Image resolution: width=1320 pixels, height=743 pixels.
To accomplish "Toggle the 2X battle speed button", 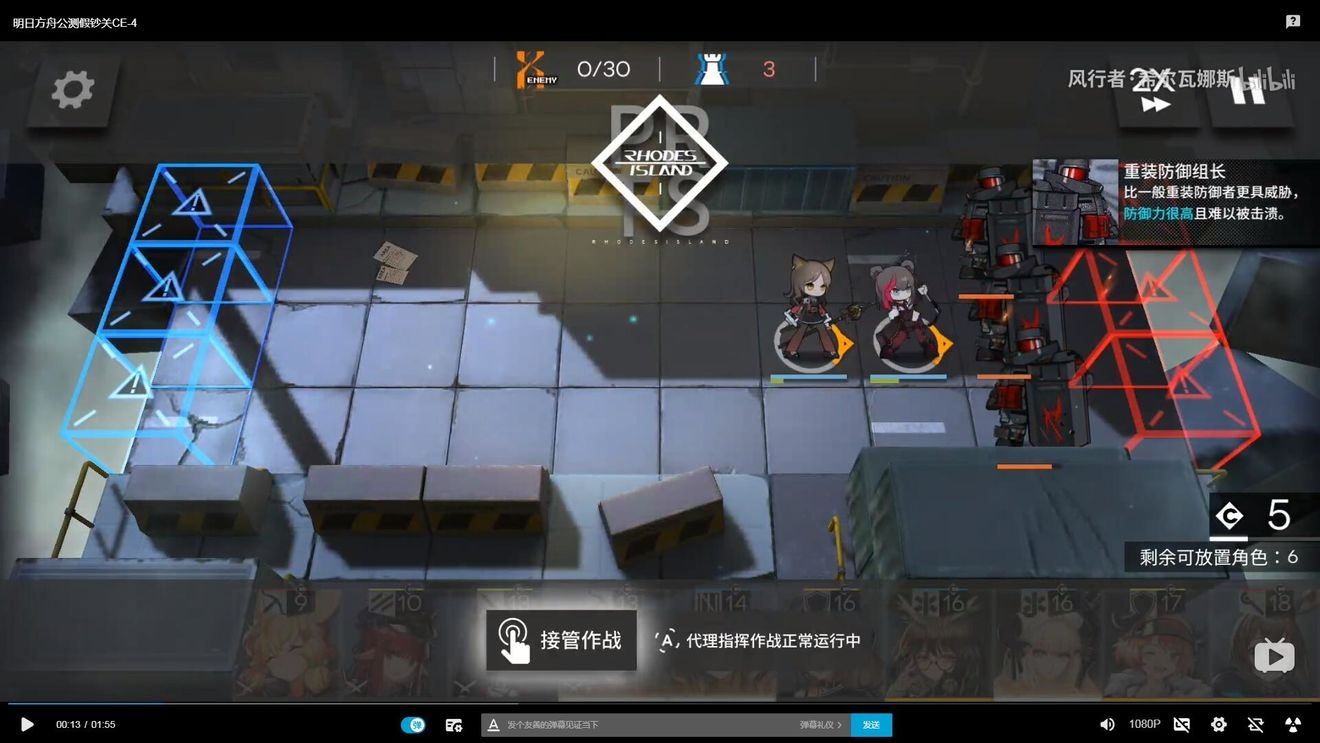I will click(1155, 92).
